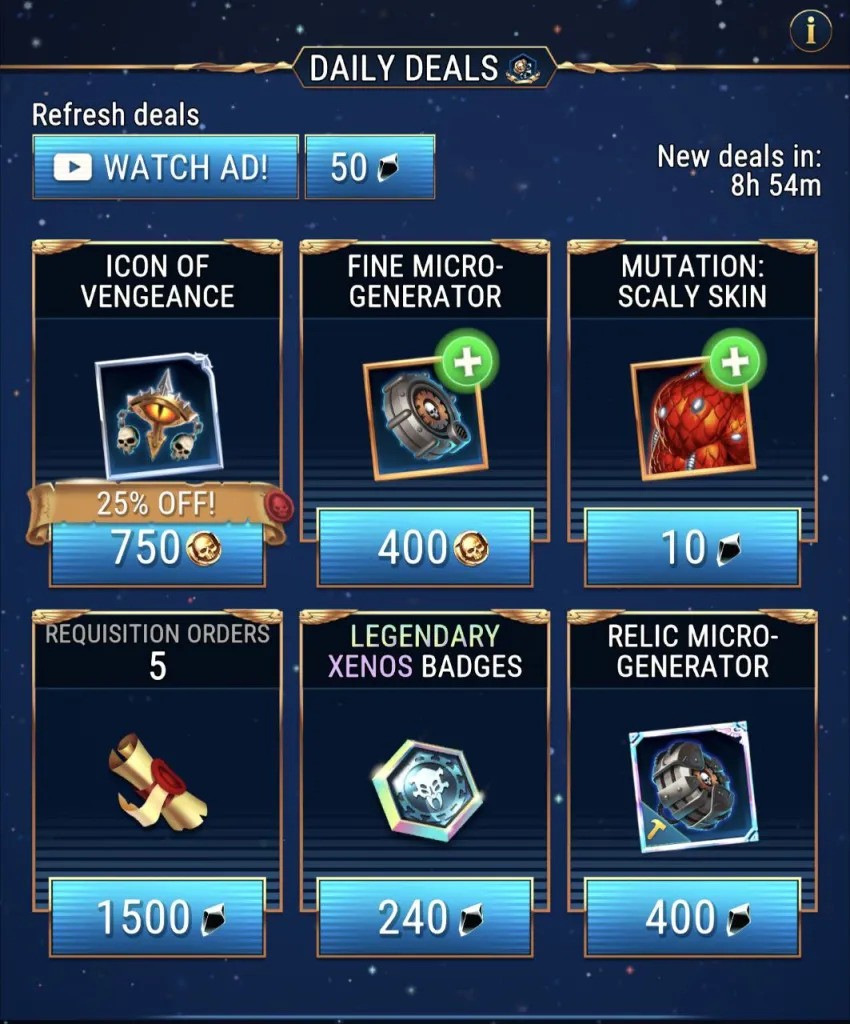The height and width of the screenshot is (1024, 850).
Task: Refresh deals for 50 blackstone
Action: click(x=369, y=167)
